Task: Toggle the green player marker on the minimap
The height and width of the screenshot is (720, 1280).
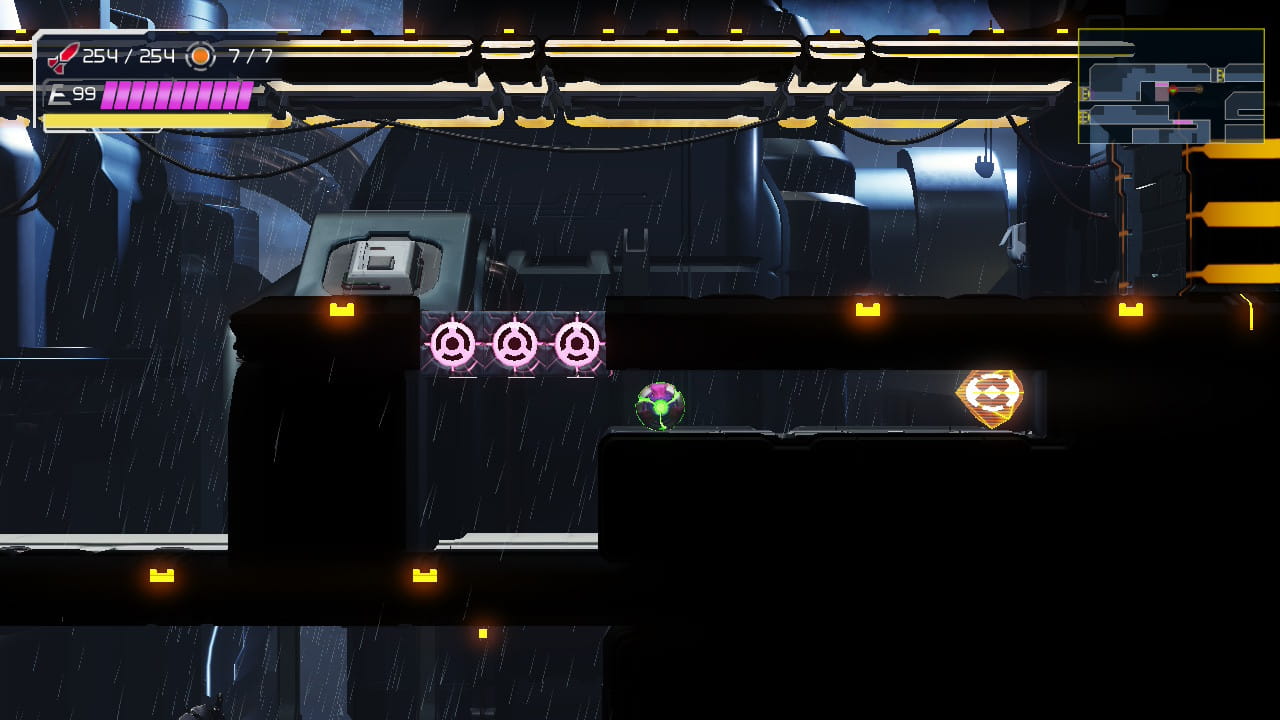Action: pos(1172,91)
